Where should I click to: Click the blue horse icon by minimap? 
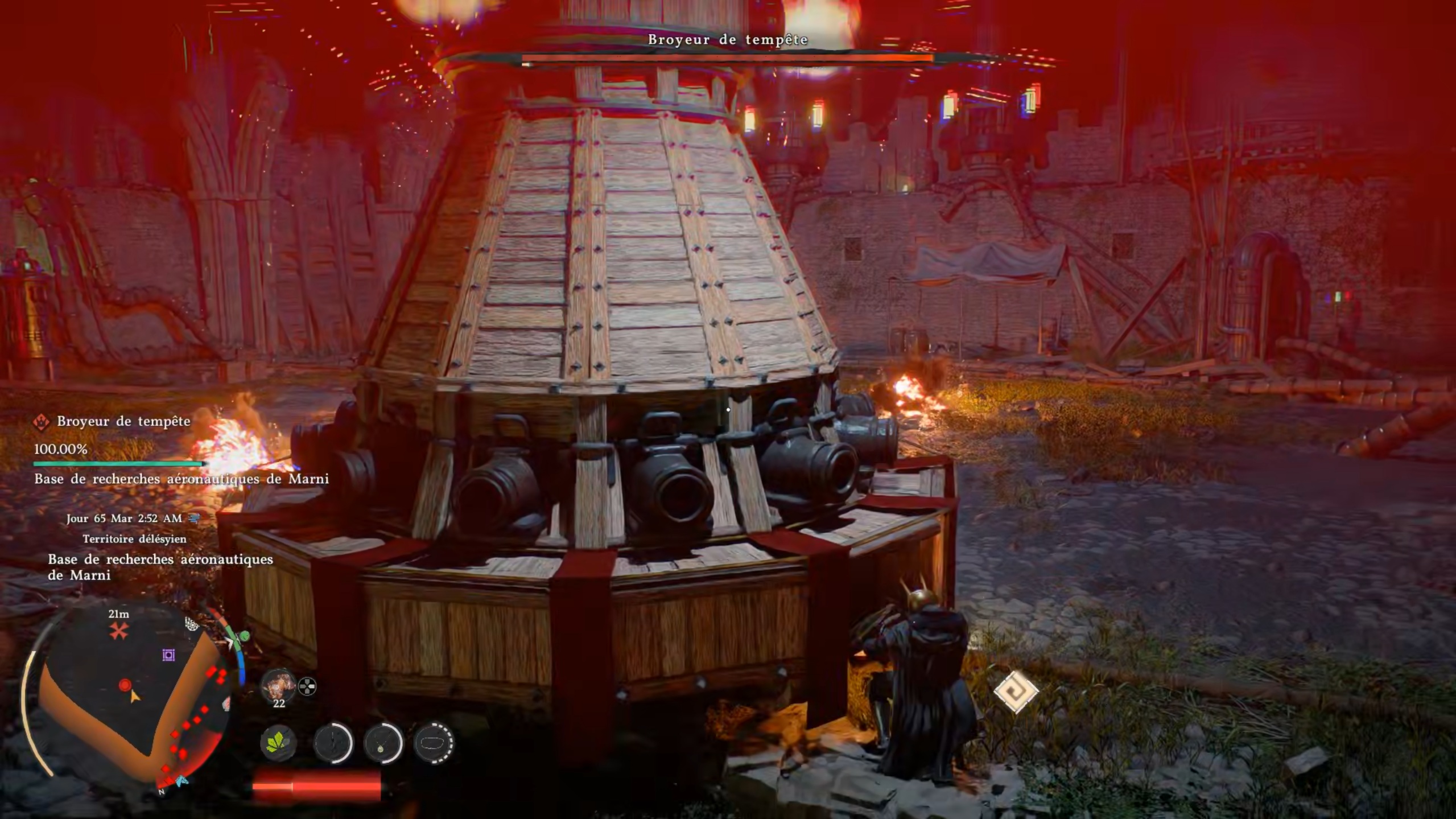pos(182,781)
